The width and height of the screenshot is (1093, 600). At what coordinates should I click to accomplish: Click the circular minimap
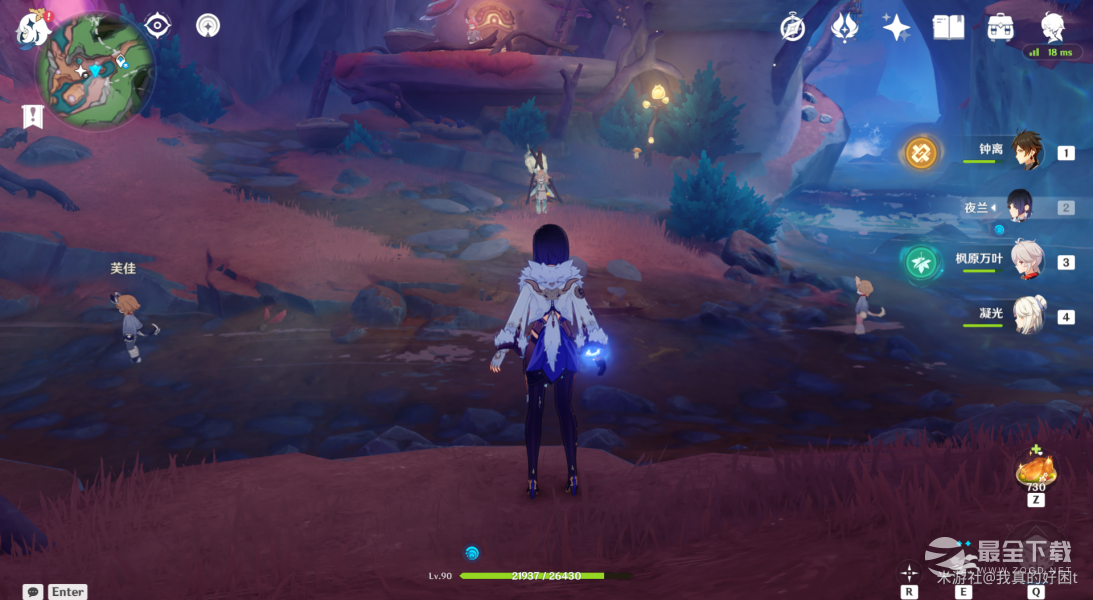pos(96,70)
